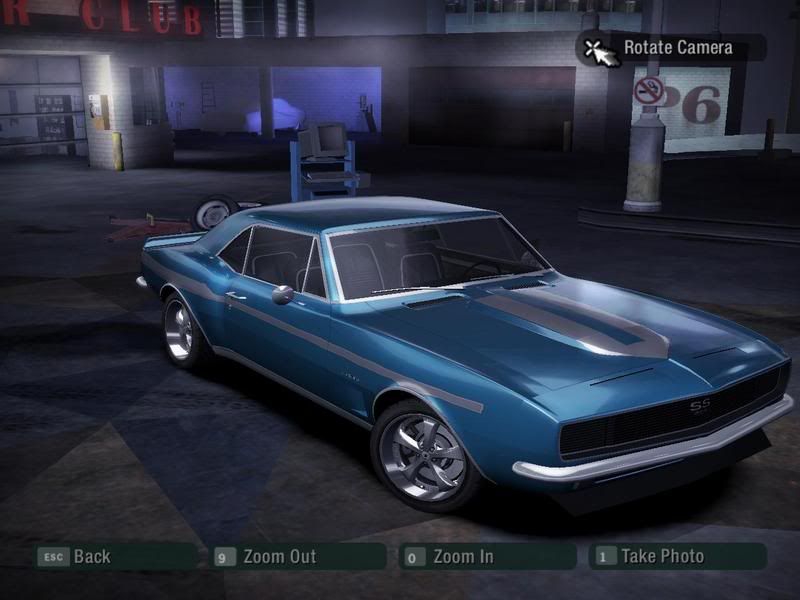This screenshot has height=600, width=800.
Task: Activate the Rotate Camera control
Action: (676, 47)
